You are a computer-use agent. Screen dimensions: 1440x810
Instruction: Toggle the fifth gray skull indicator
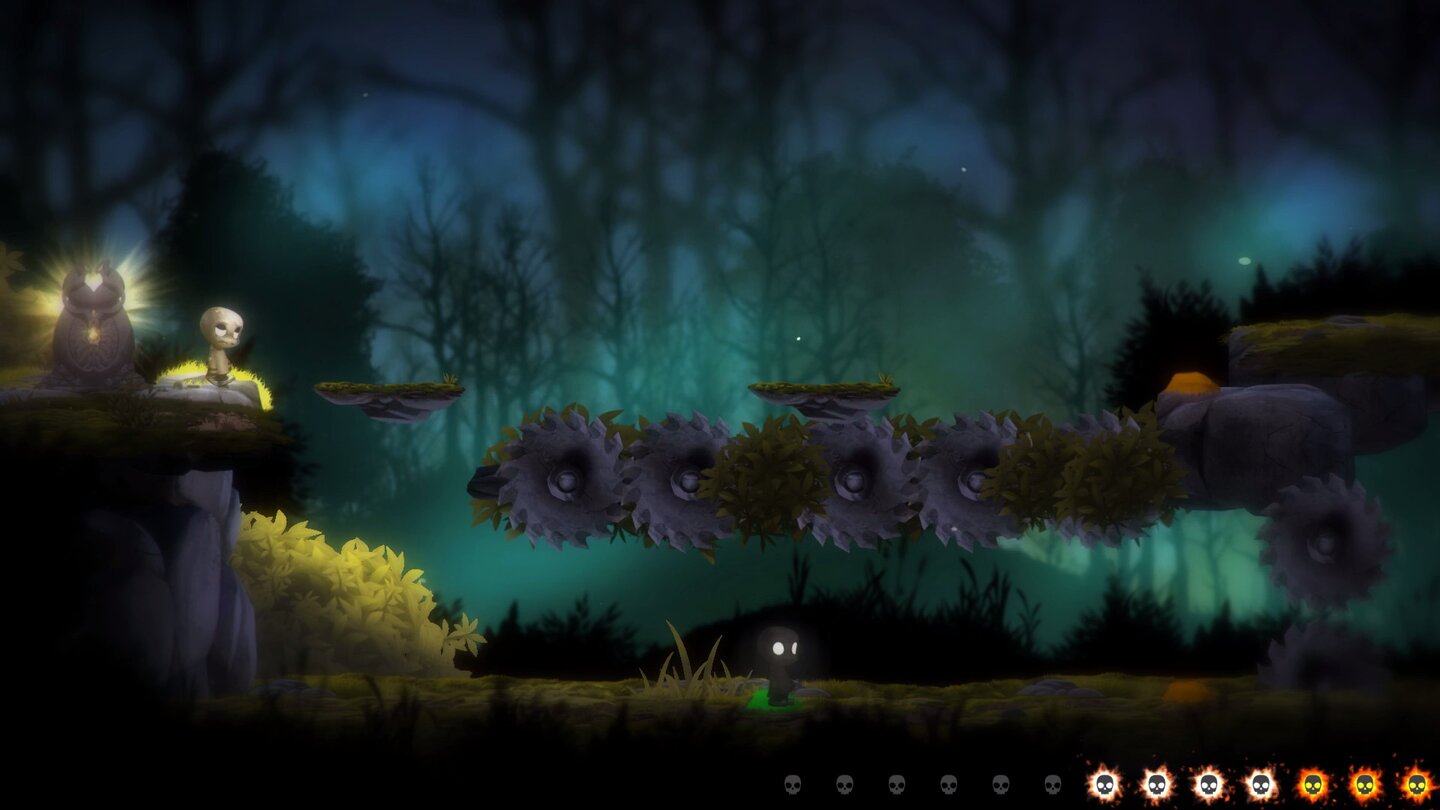click(x=1001, y=783)
